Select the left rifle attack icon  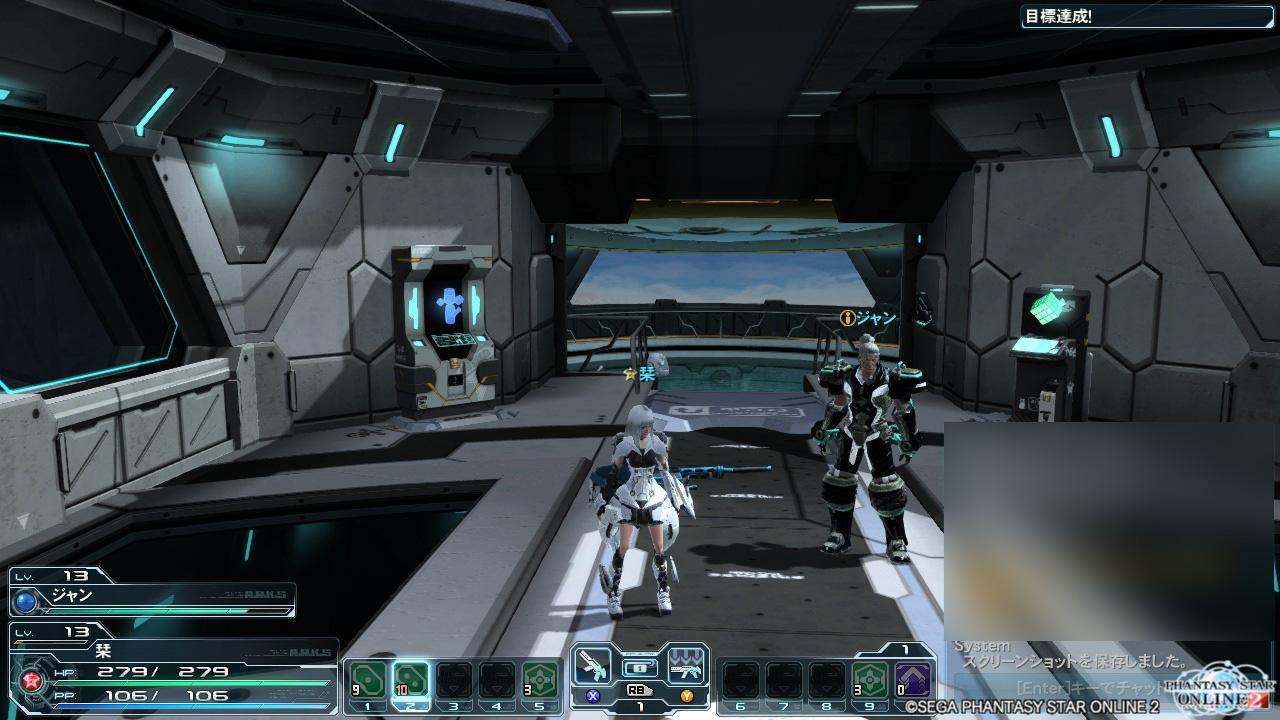(593, 665)
